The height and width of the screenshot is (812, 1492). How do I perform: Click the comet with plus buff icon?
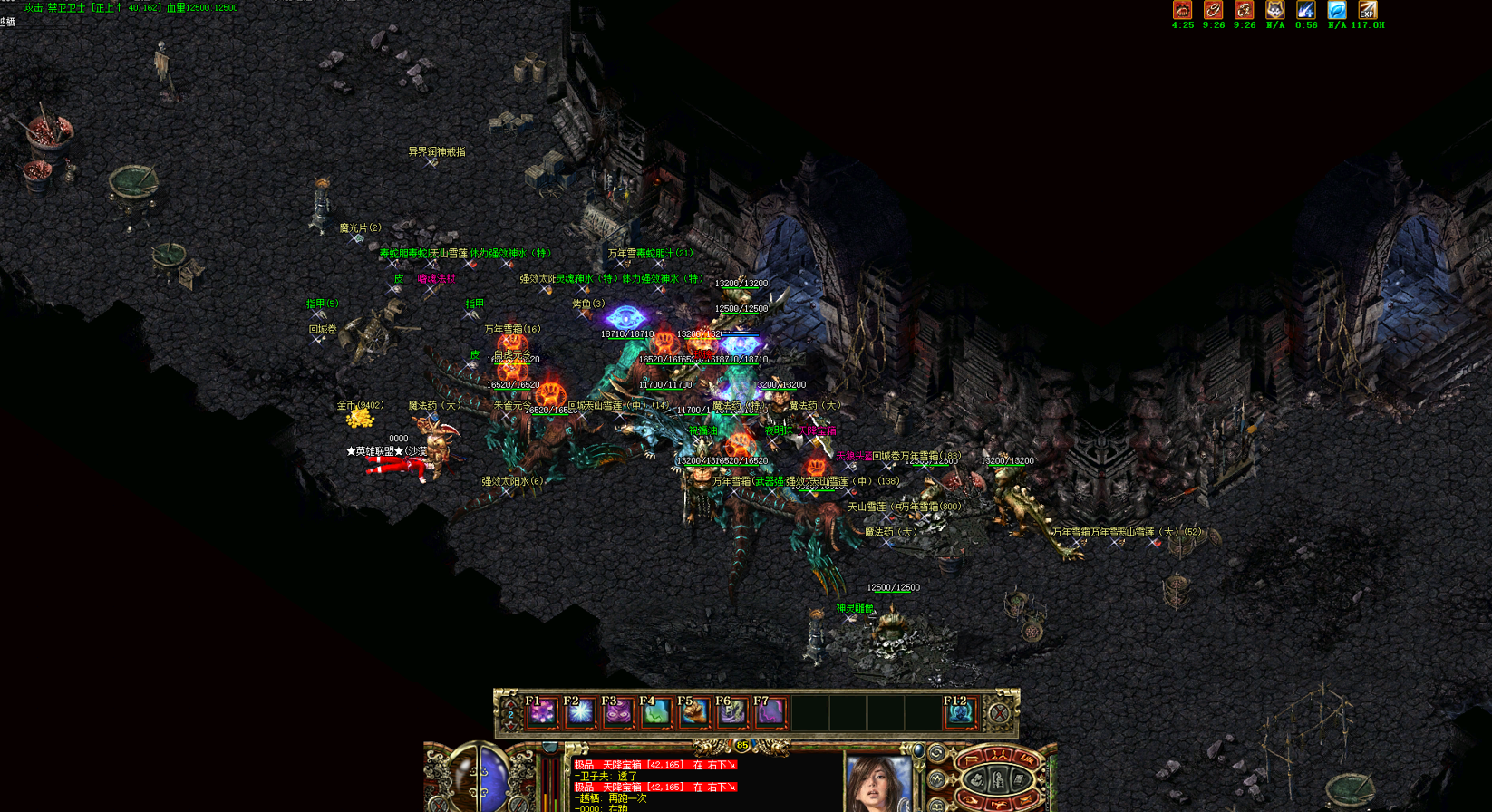(1306, 10)
